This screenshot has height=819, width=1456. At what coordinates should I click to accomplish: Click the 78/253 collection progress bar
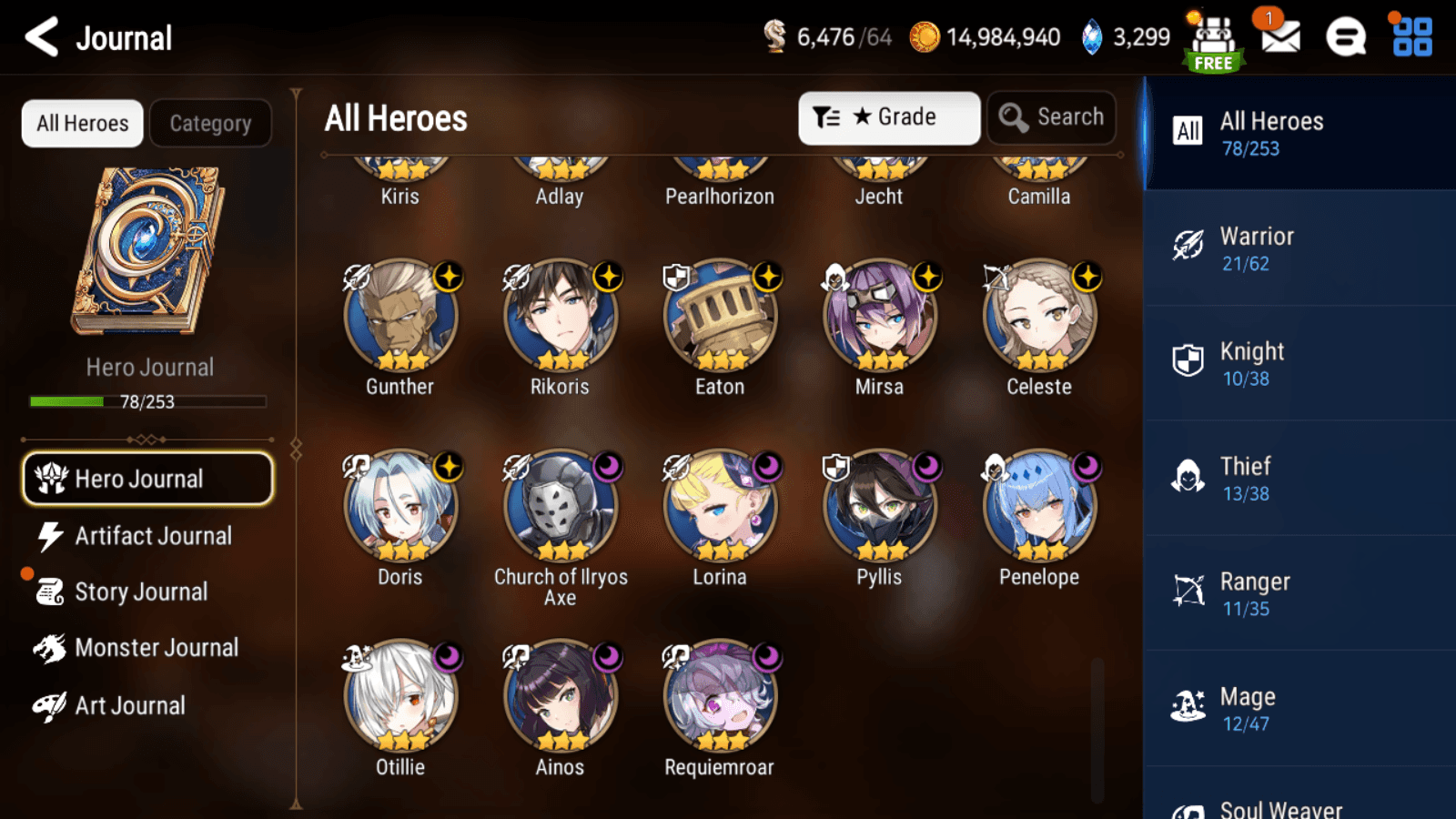tap(147, 400)
